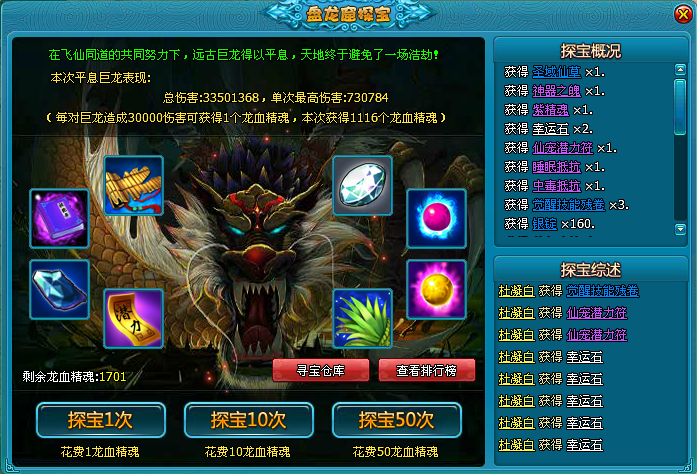The height and width of the screenshot is (474, 697).
Task: Pick the yellow orb reward icon
Action: tap(436, 289)
